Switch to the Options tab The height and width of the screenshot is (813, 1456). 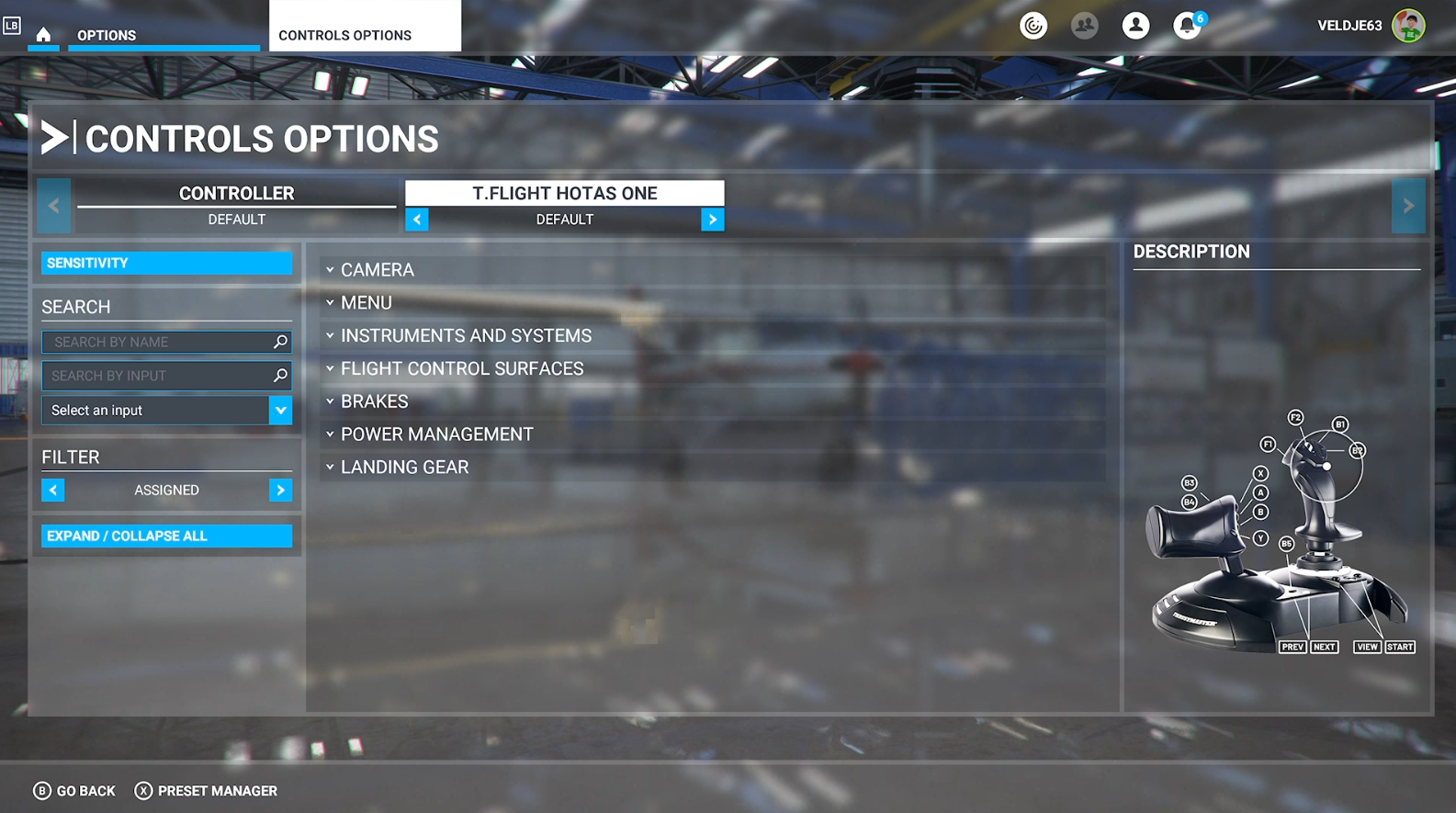coord(107,35)
